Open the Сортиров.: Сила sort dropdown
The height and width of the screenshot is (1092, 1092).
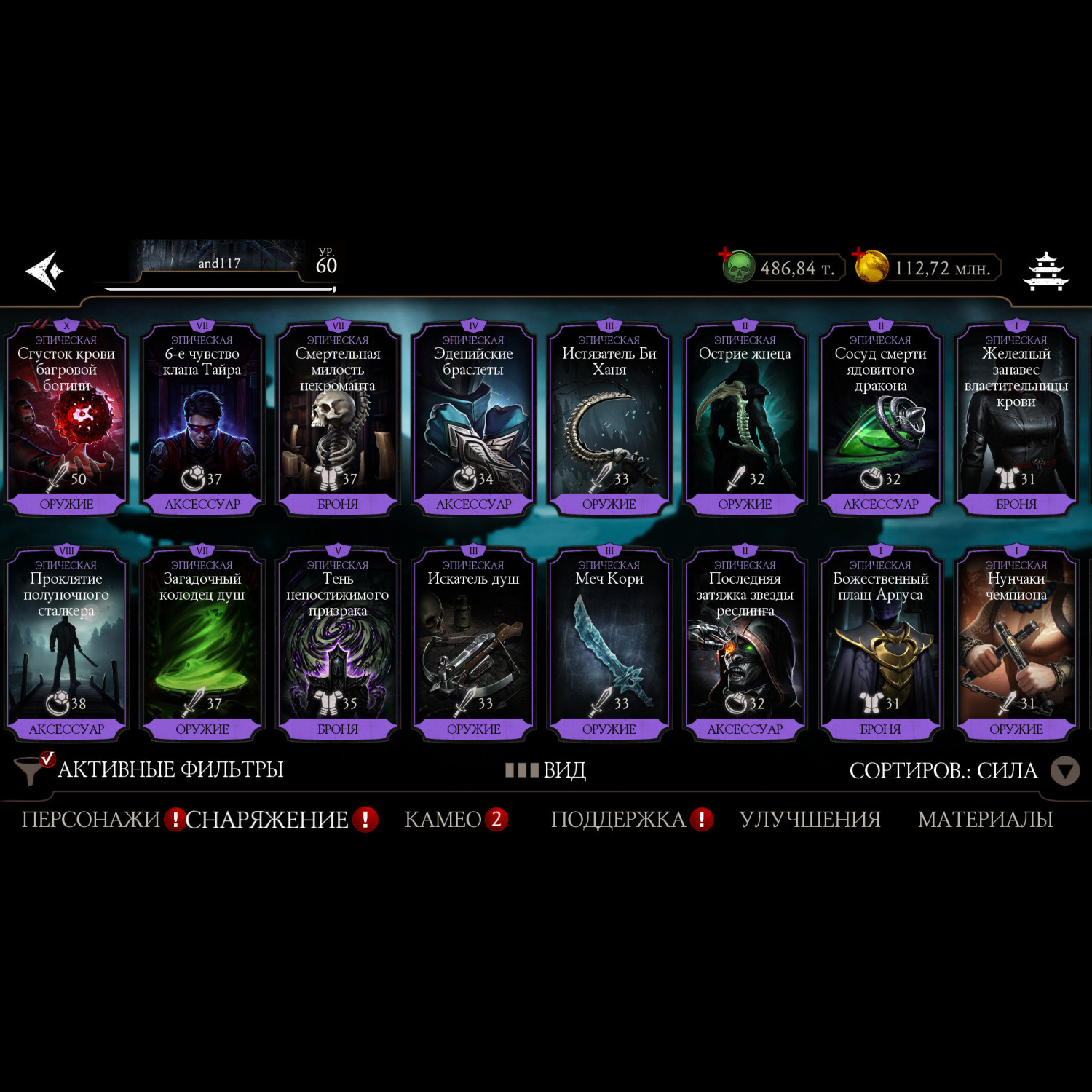click(x=962, y=771)
